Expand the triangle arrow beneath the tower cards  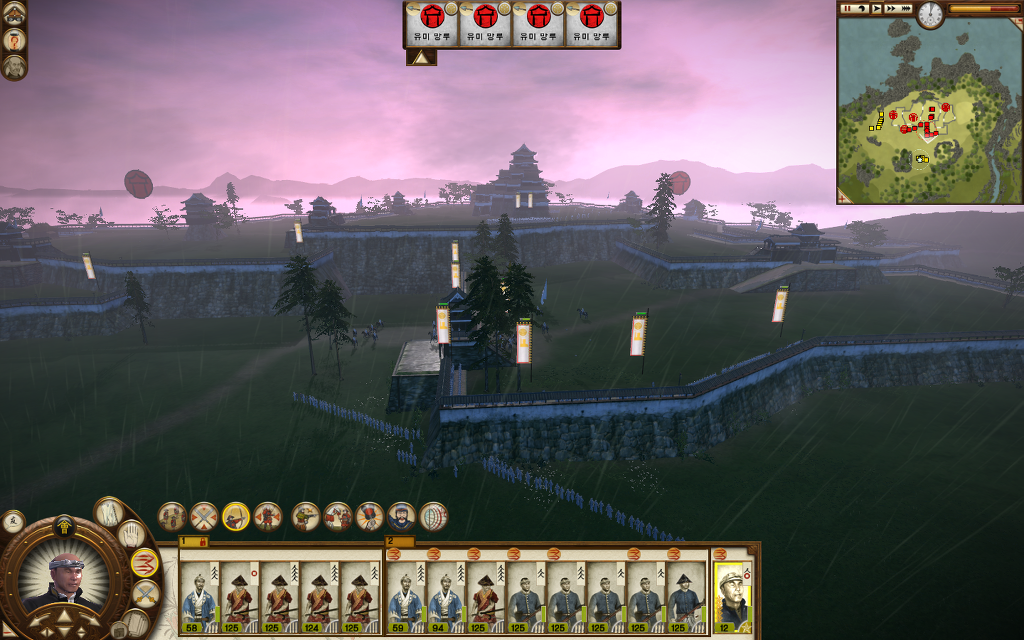point(420,58)
